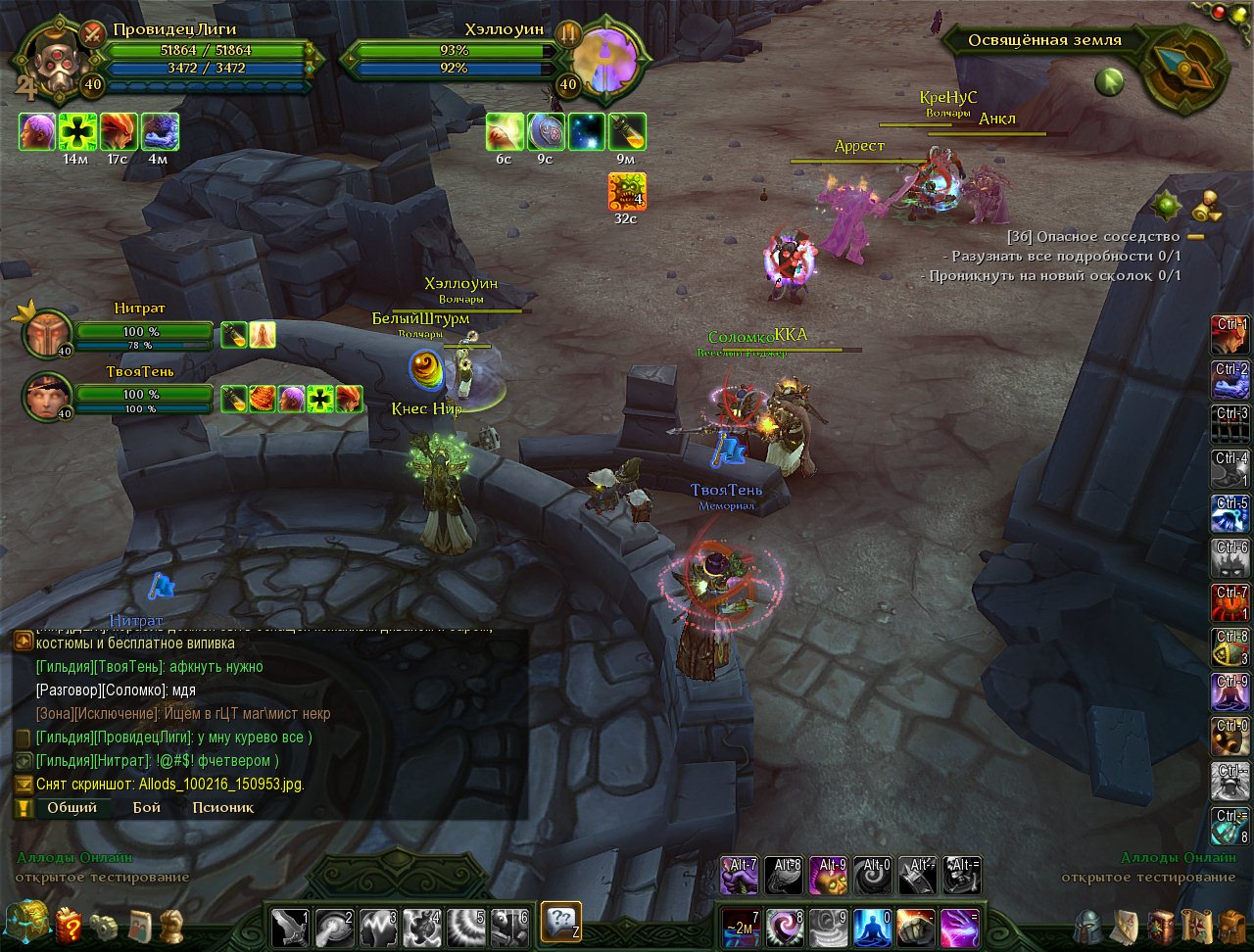
Task: Select party member ТвояТень's portrait
Action: pos(46,396)
